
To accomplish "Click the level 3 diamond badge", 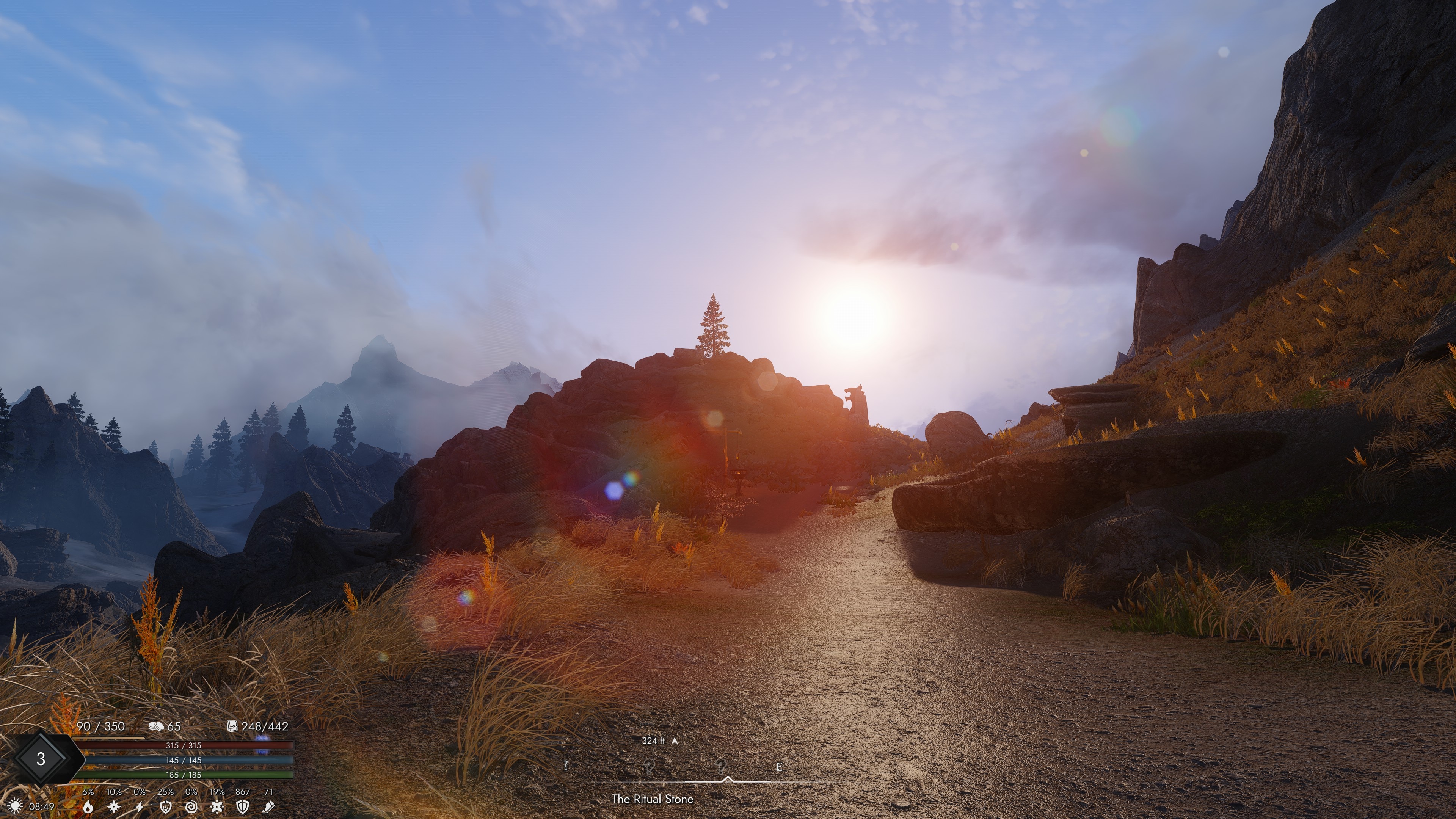I will tap(41, 758).
